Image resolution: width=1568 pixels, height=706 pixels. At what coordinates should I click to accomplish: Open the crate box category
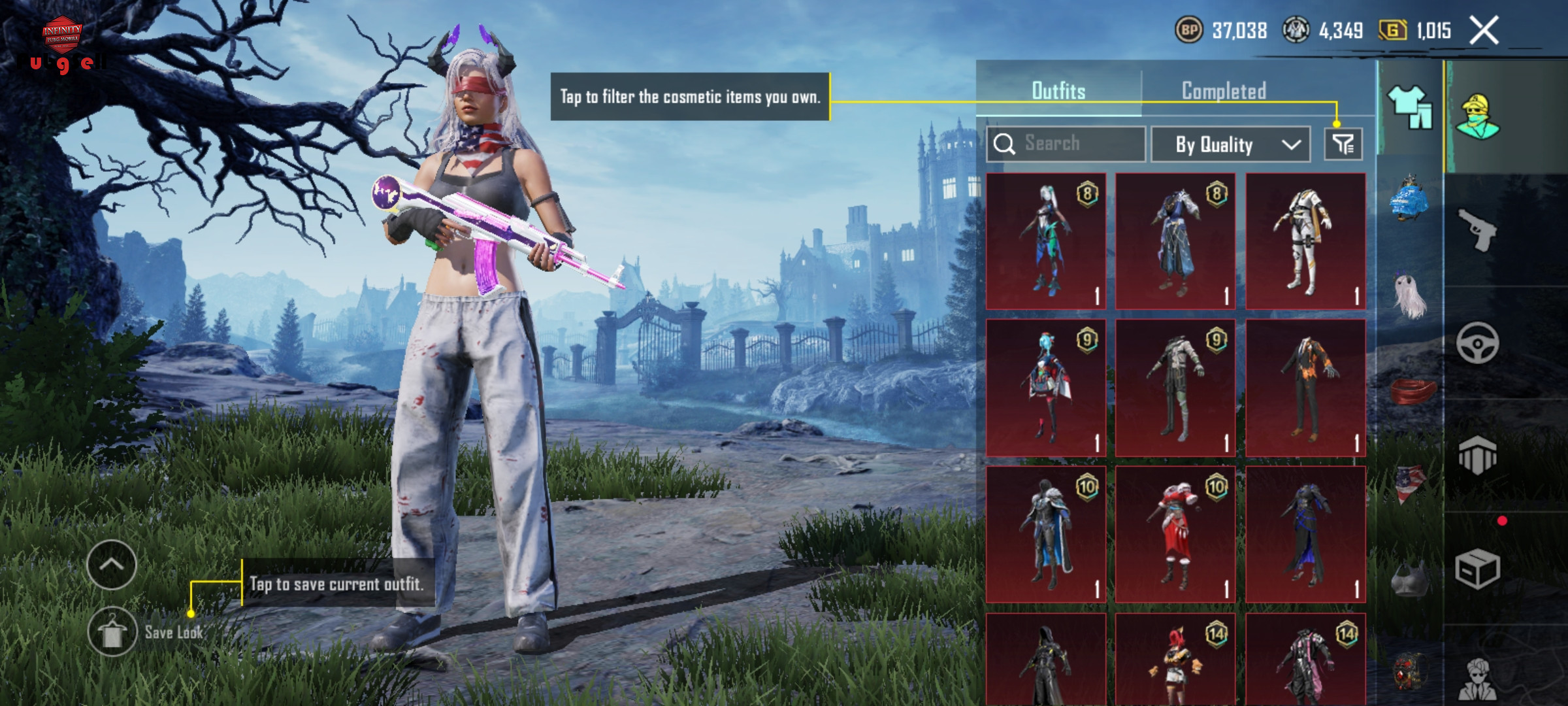coord(1477,569)
